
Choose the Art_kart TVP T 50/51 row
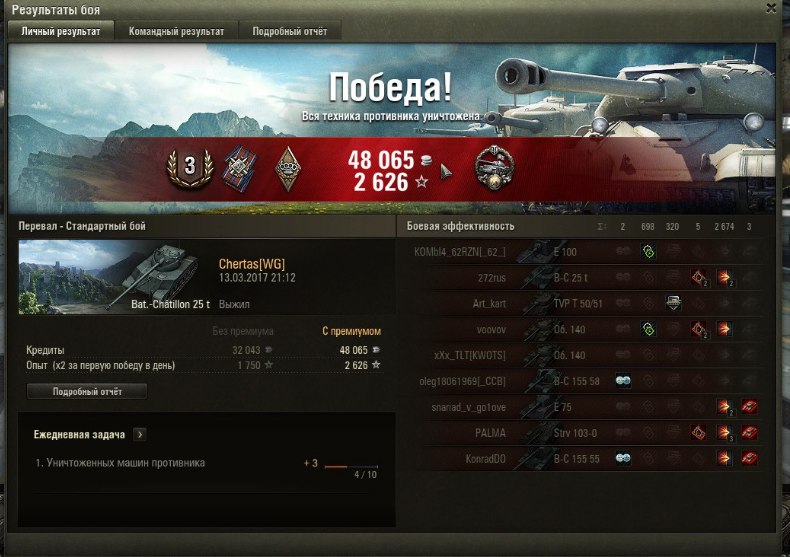pyautogui.click(x=500, y=303)
